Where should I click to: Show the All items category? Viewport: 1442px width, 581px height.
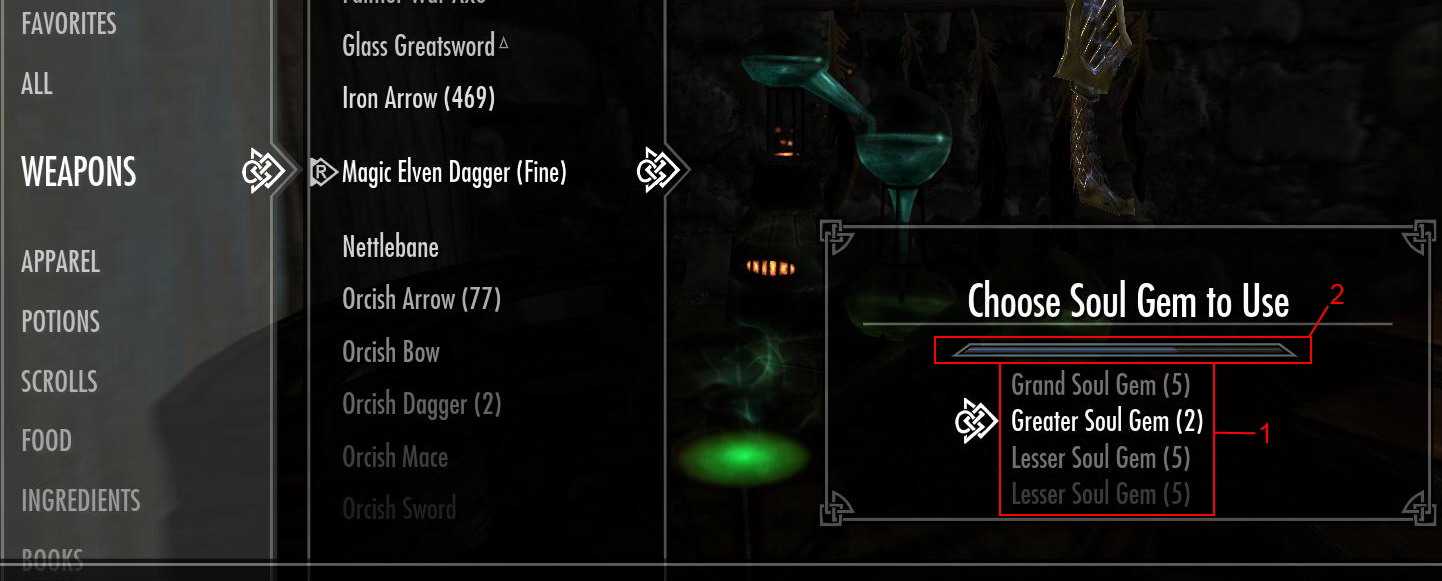coord(37,83)
